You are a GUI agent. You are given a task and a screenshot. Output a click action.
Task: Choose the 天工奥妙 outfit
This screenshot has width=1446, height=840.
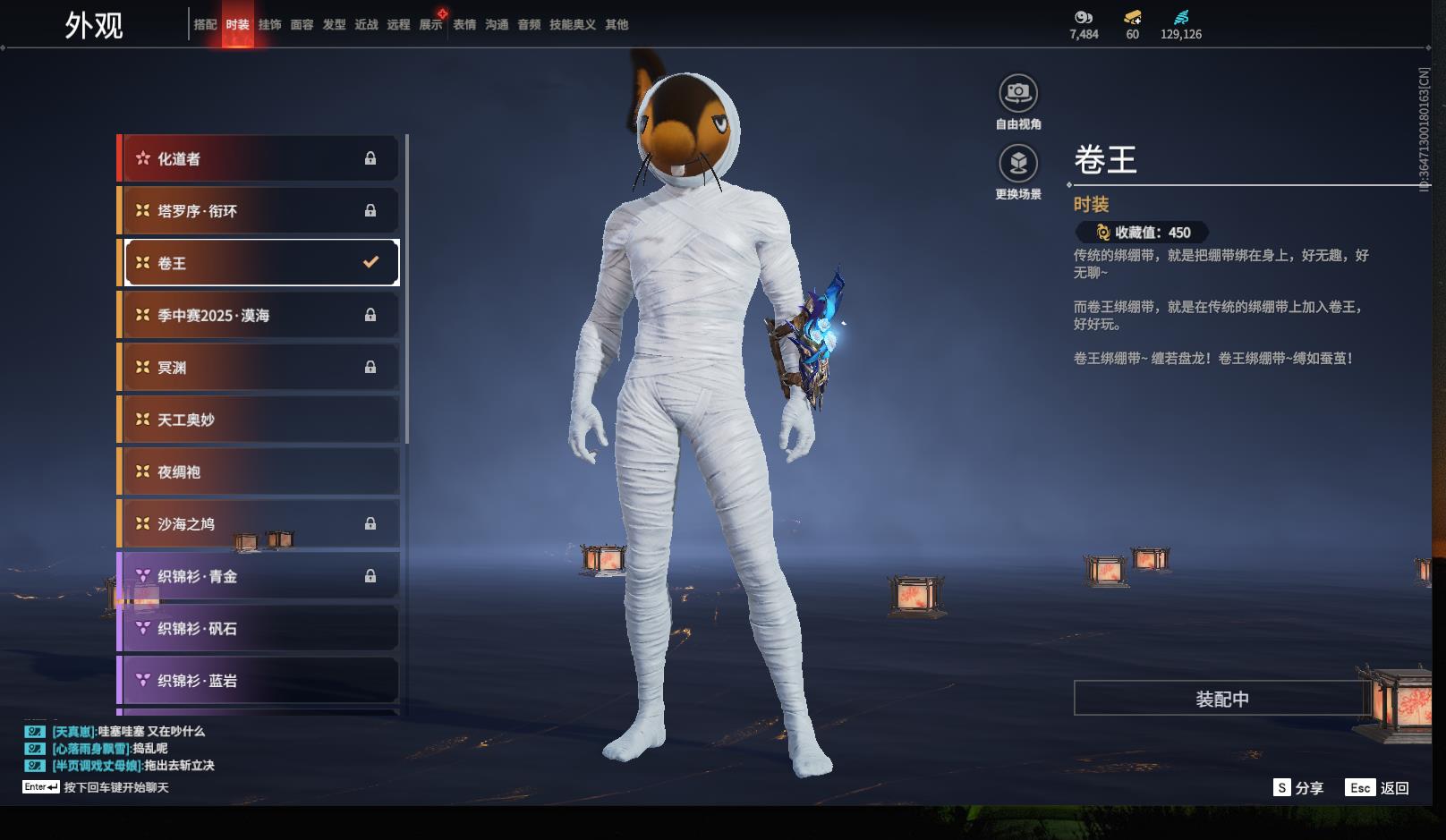click(259, 420)
